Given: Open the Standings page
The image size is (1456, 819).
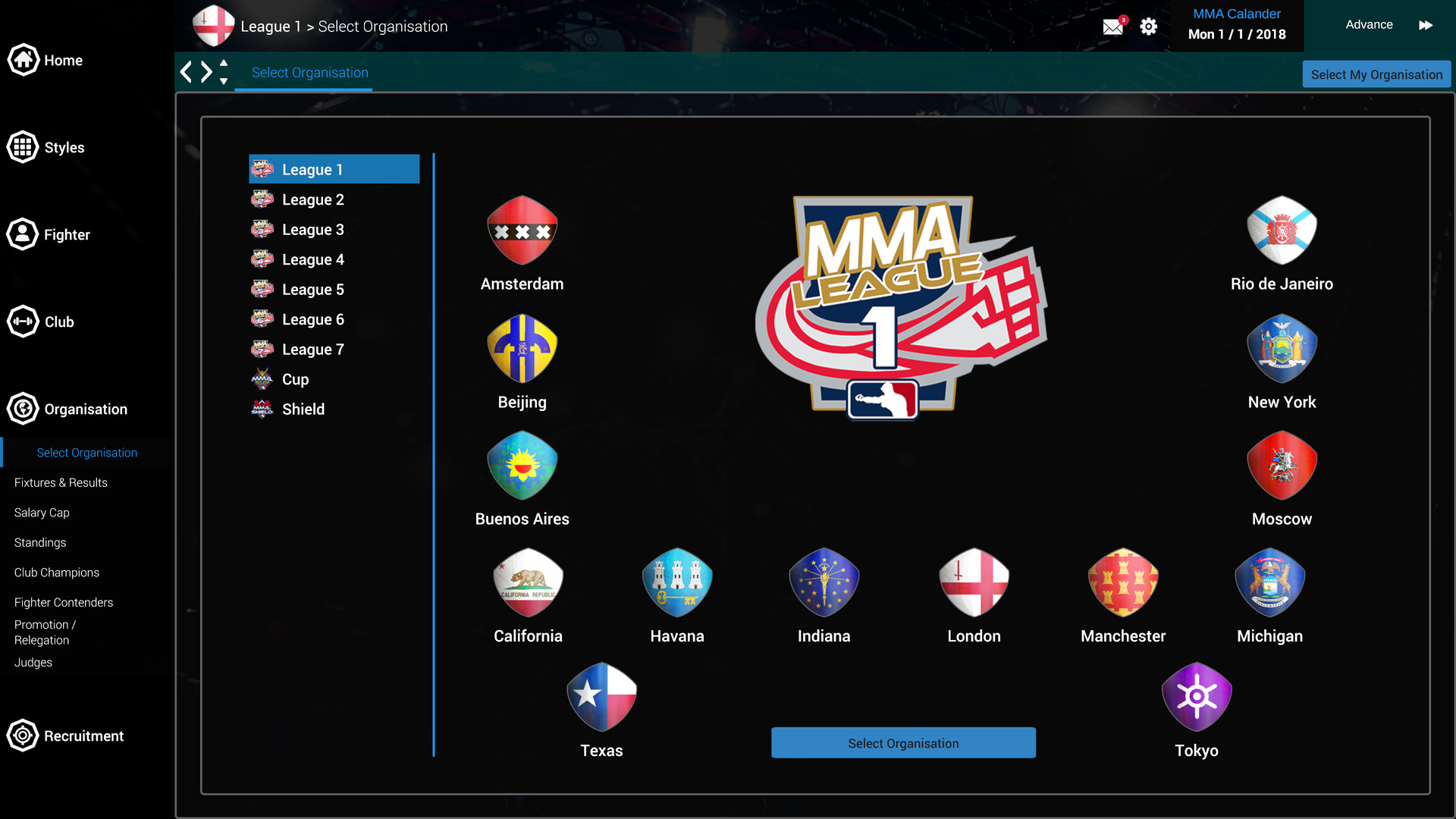Looking at the screenshot, I should click(39, 542).
